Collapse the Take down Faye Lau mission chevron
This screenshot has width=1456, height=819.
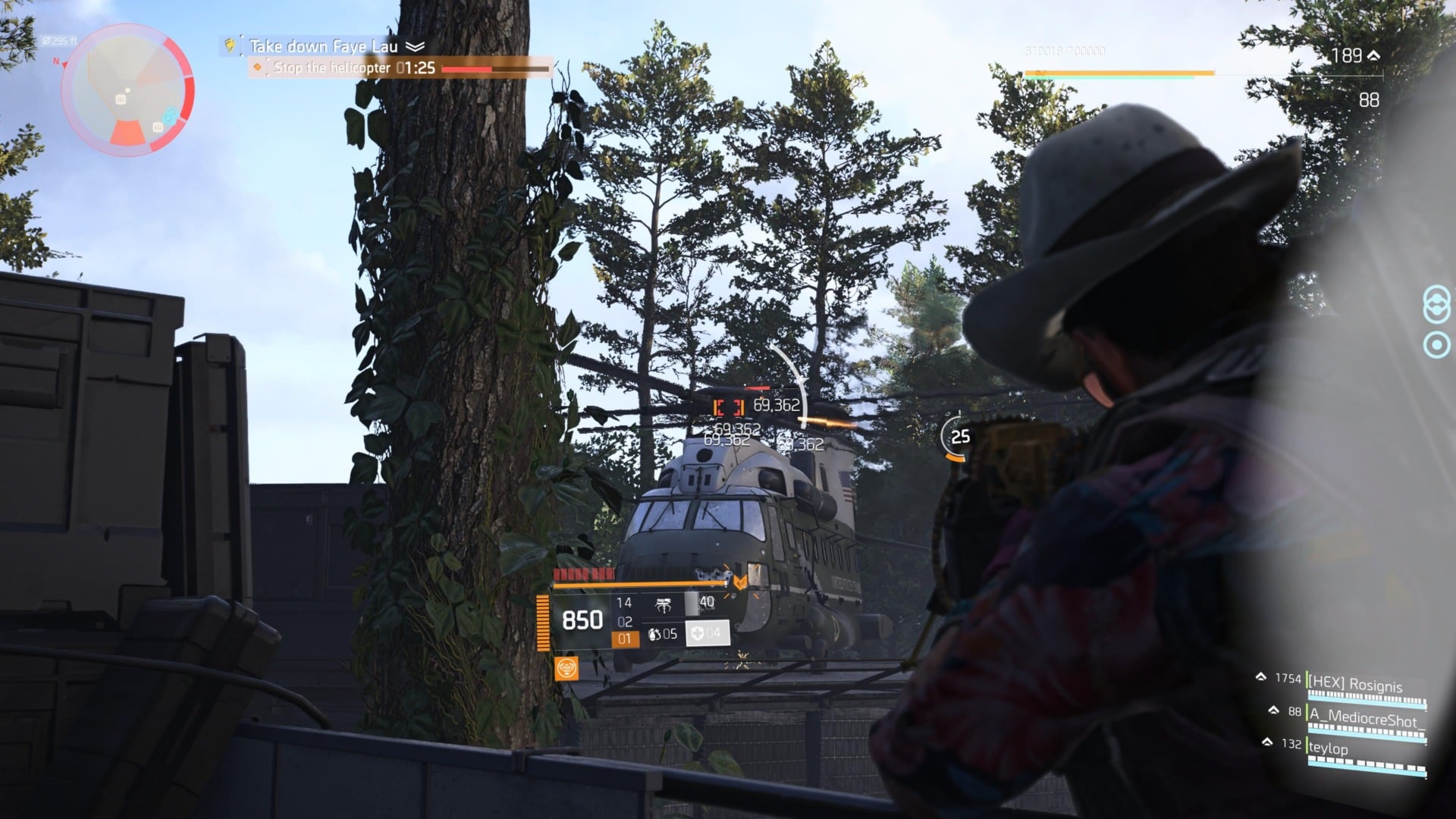click(413, 45)
